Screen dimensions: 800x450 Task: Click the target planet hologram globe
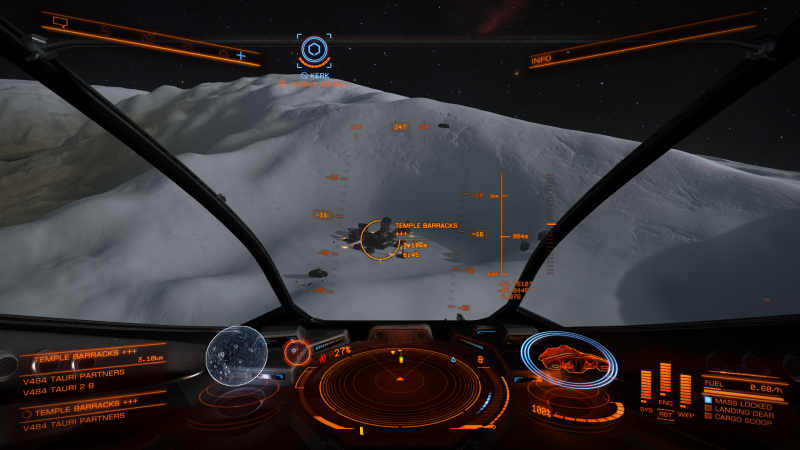click(x=237, y=354)
